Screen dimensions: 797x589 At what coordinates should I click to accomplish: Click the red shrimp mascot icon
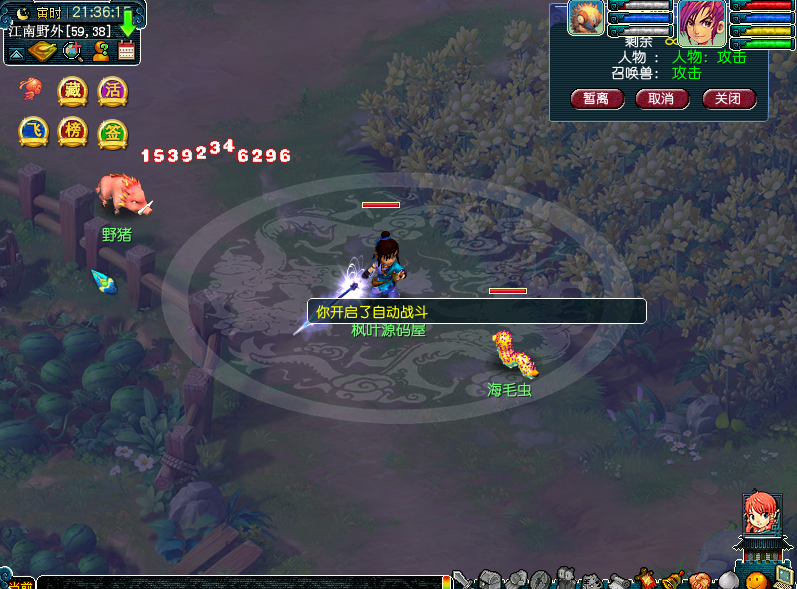click(31, 90)
